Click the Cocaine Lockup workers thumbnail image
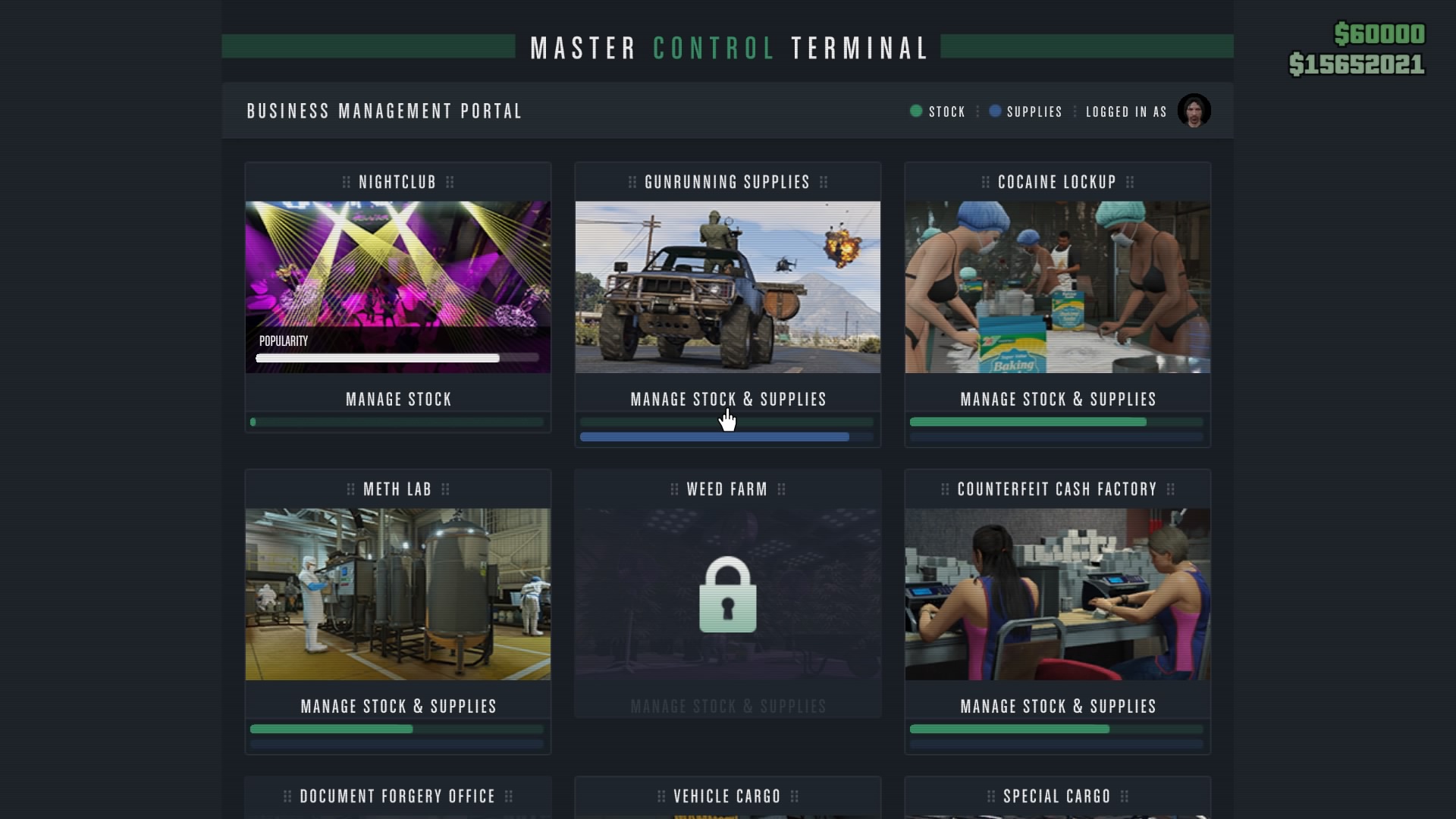The width and height of the screenshot is (1456, 819). (1056, 287)
